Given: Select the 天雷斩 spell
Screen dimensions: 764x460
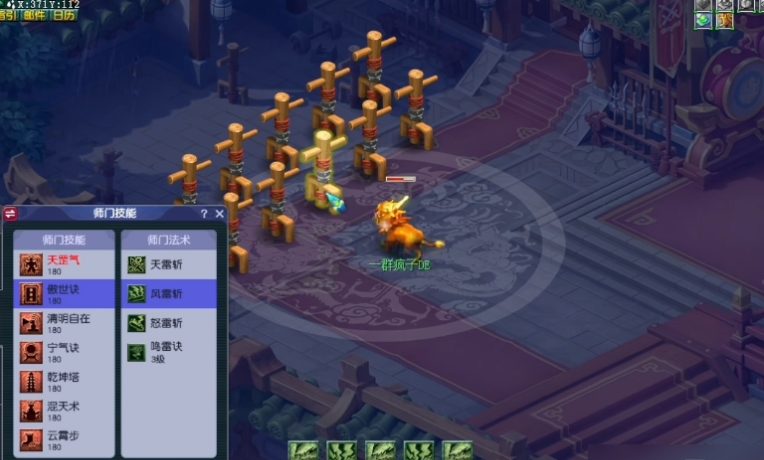Looking at the screenshot, I should click(x=166, y=264).
